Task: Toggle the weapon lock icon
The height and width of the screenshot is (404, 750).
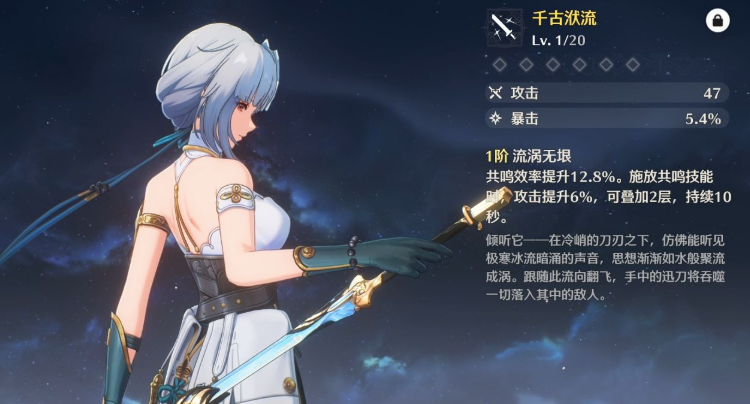Action: click(717, 20)
